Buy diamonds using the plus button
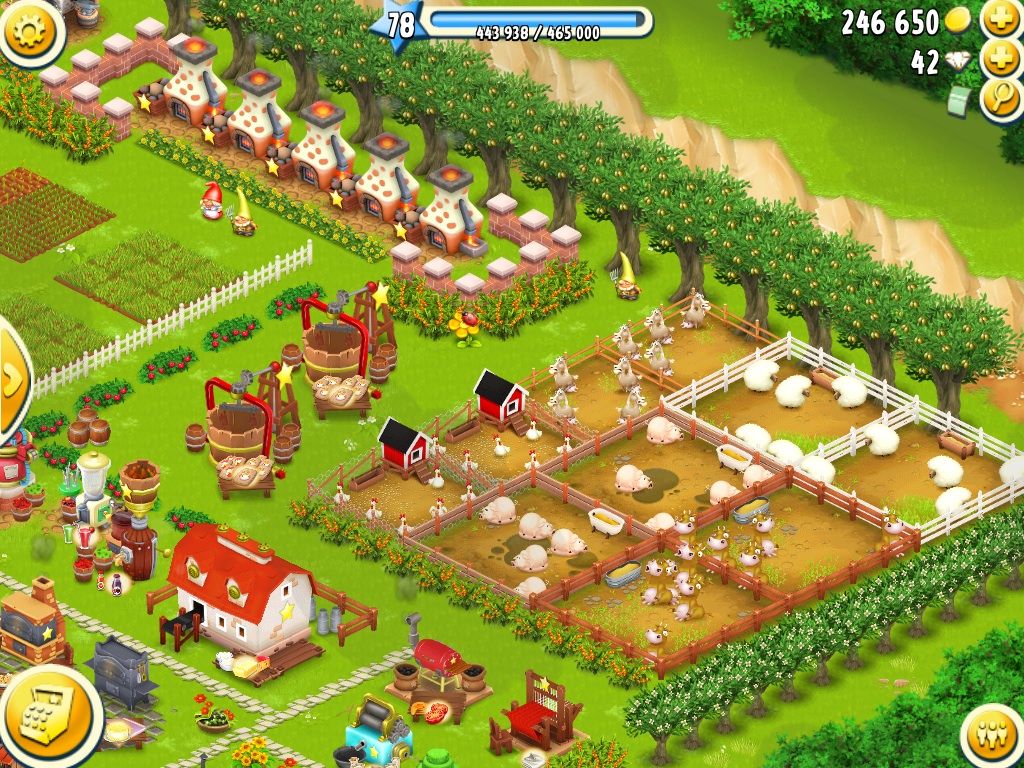 tap(1000, 59)
